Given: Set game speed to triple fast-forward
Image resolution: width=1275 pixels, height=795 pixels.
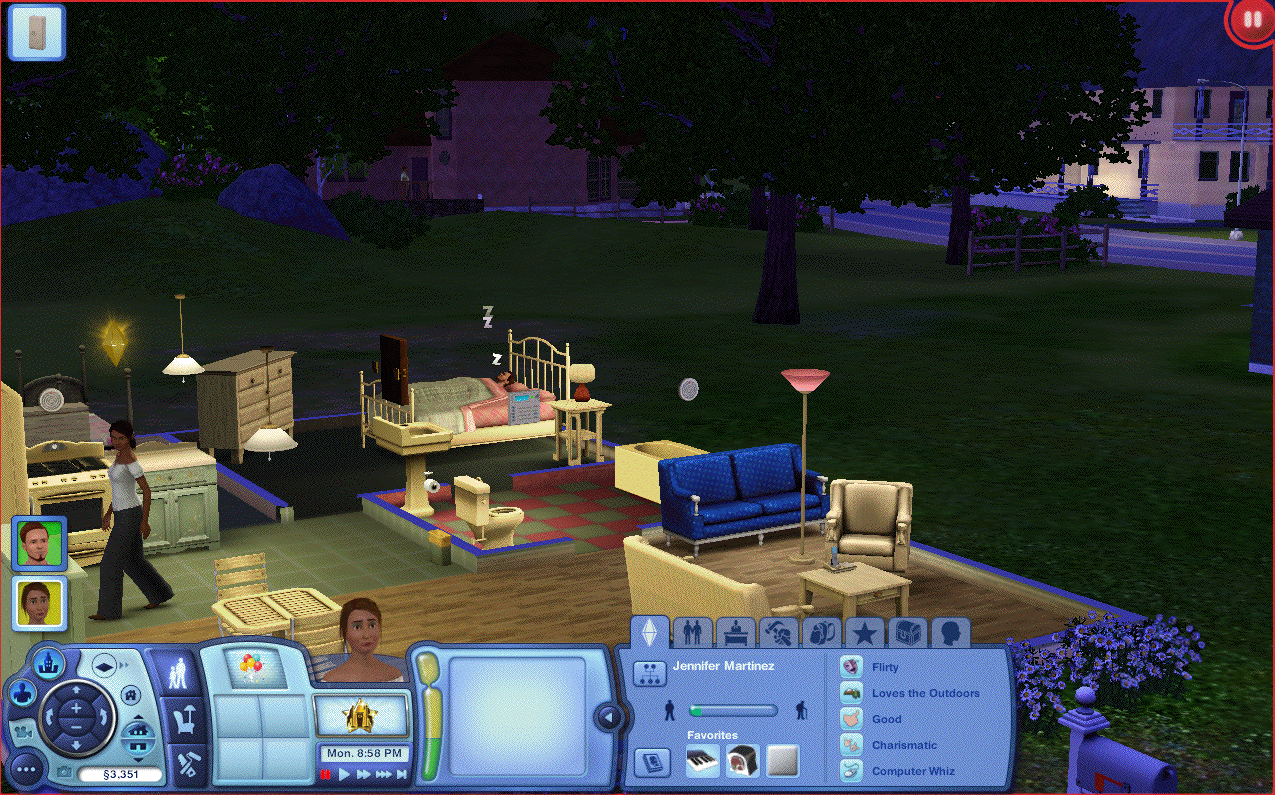Looking at the screenshot, I should pos(384,774).
